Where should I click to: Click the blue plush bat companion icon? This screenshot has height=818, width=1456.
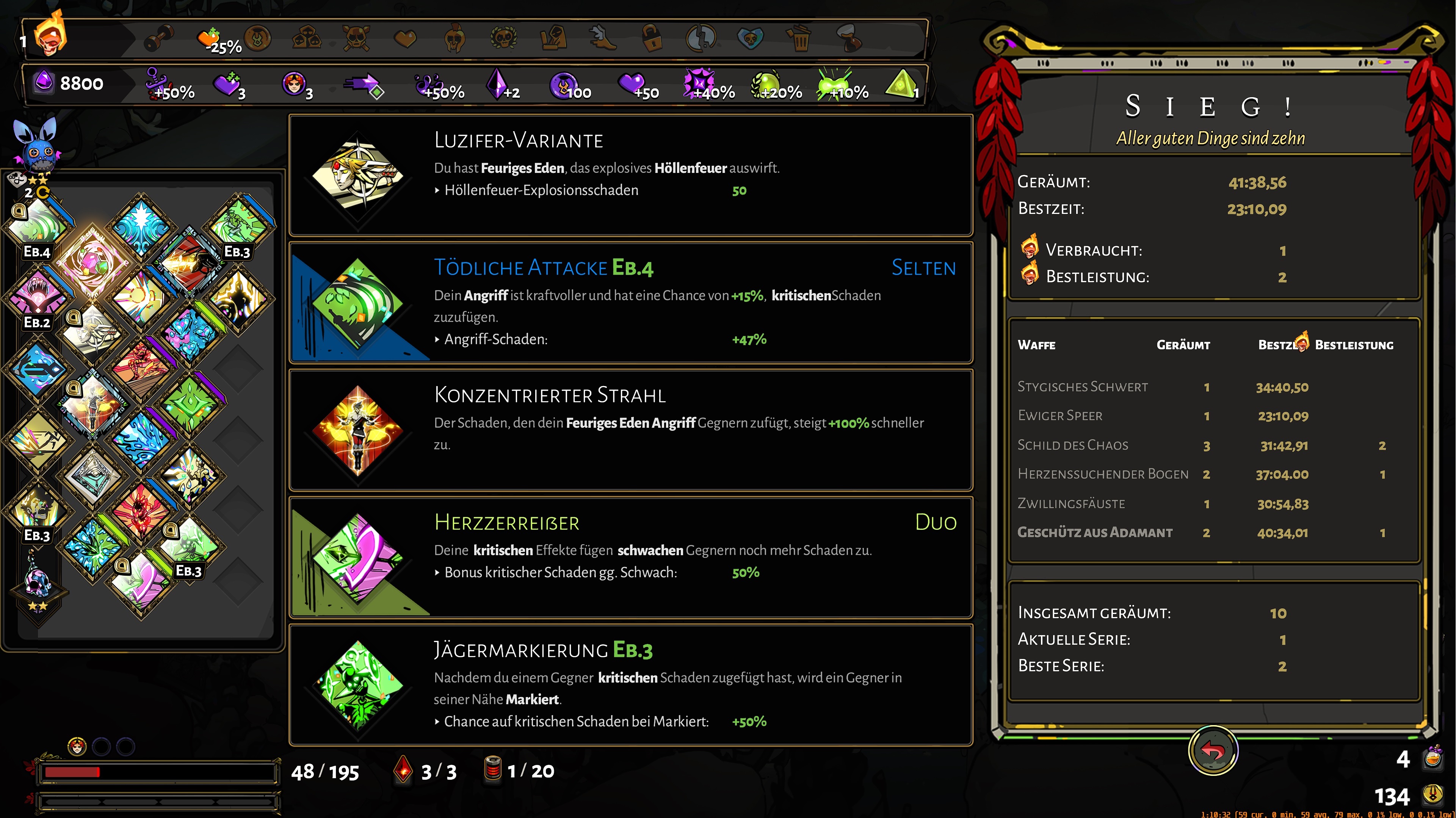click(x=36, y=144)
